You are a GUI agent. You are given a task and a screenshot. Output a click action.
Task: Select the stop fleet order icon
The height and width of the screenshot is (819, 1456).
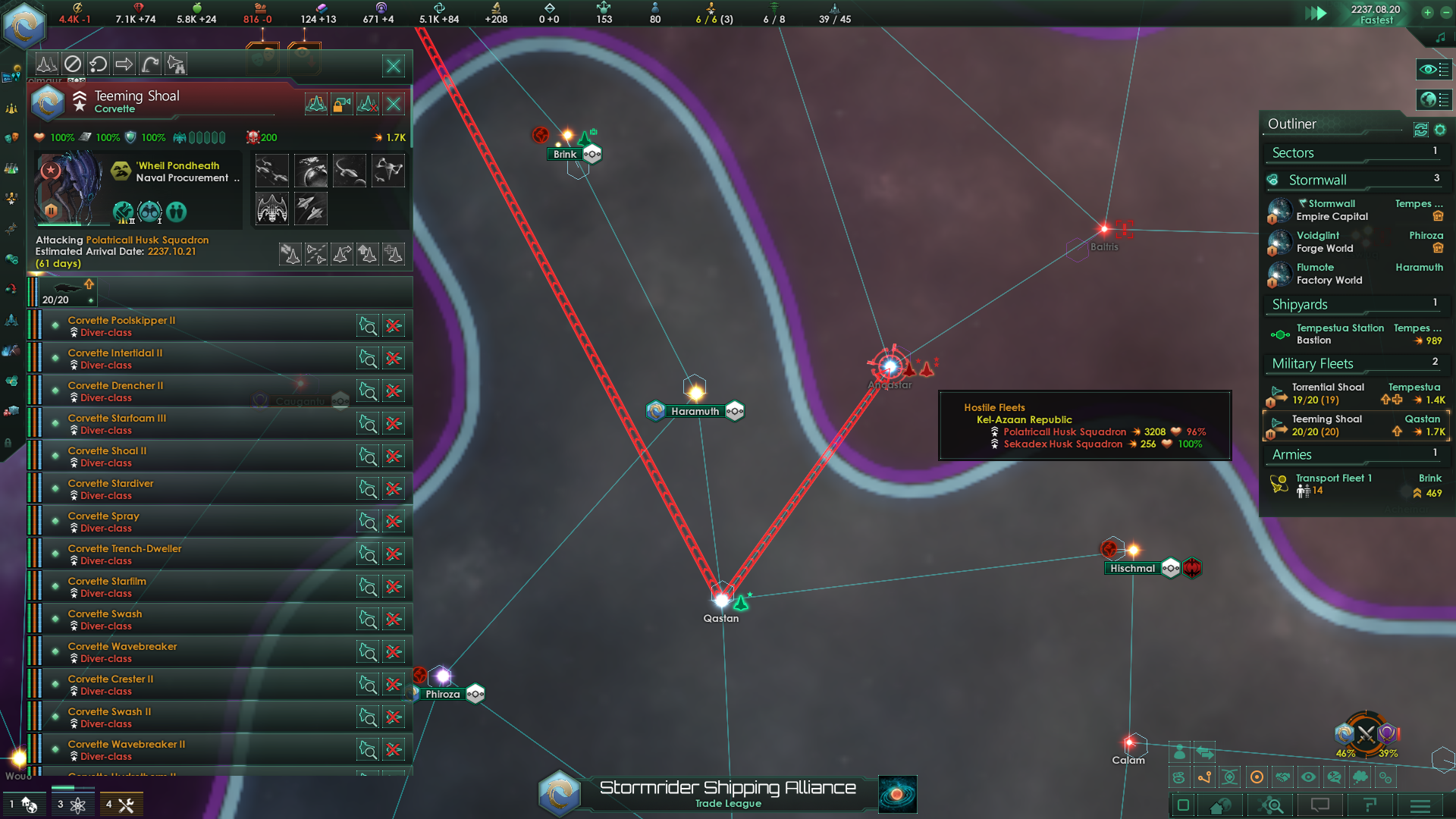click(x=72, y=64)
